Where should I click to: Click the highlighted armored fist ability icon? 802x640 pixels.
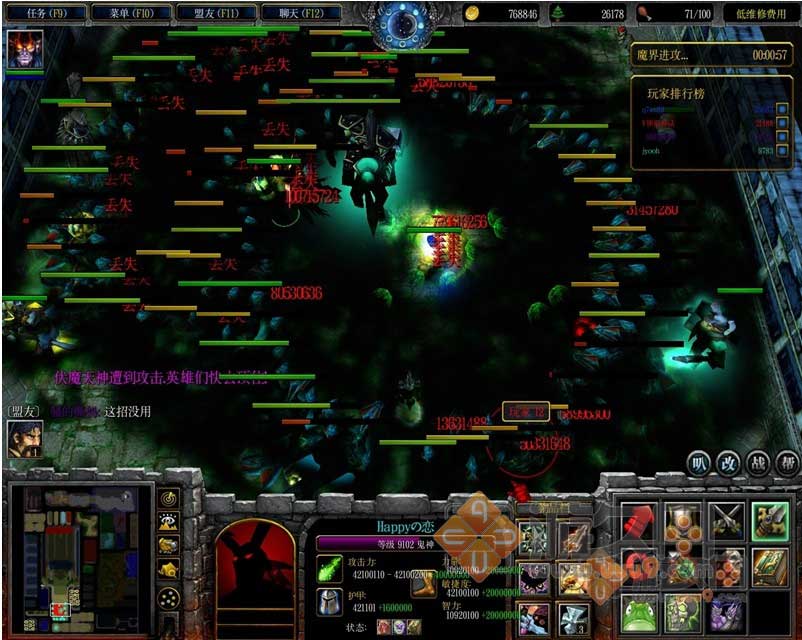click(x=770, y=521)
